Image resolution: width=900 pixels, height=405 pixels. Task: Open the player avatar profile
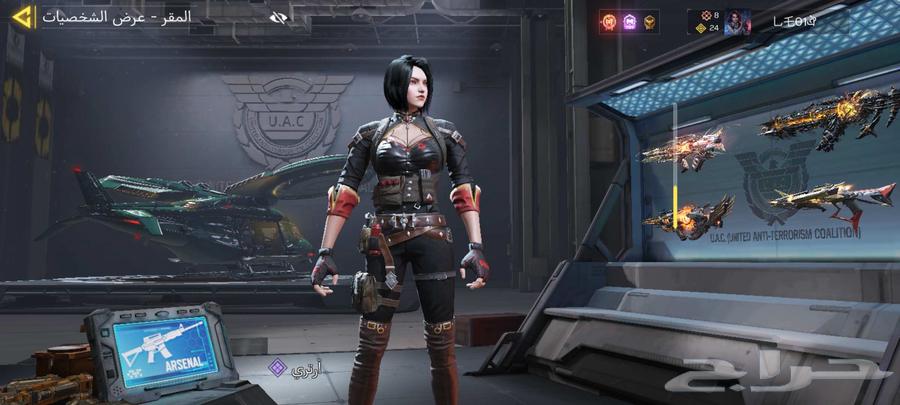point(738,21)
